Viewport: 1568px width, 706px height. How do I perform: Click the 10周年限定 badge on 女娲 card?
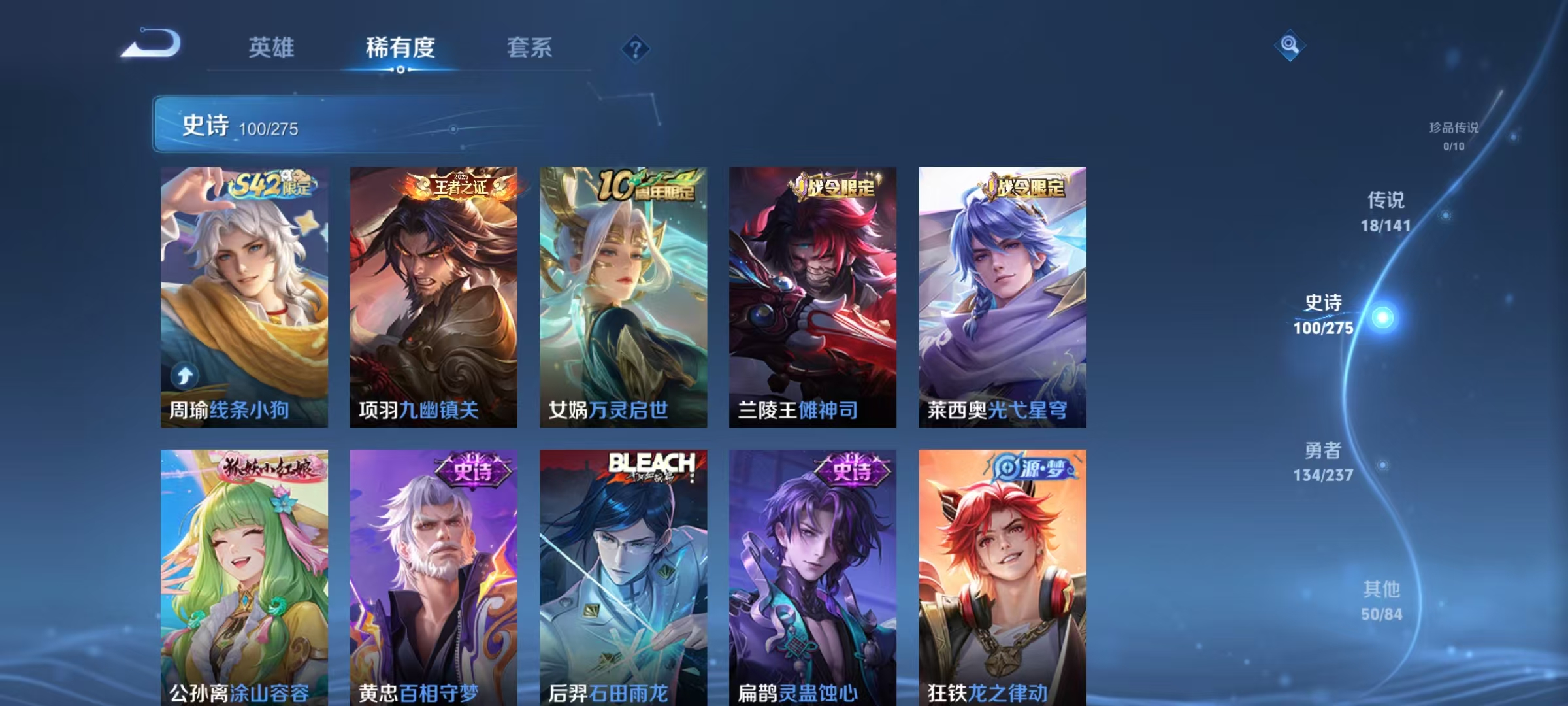tap(647, 186)
